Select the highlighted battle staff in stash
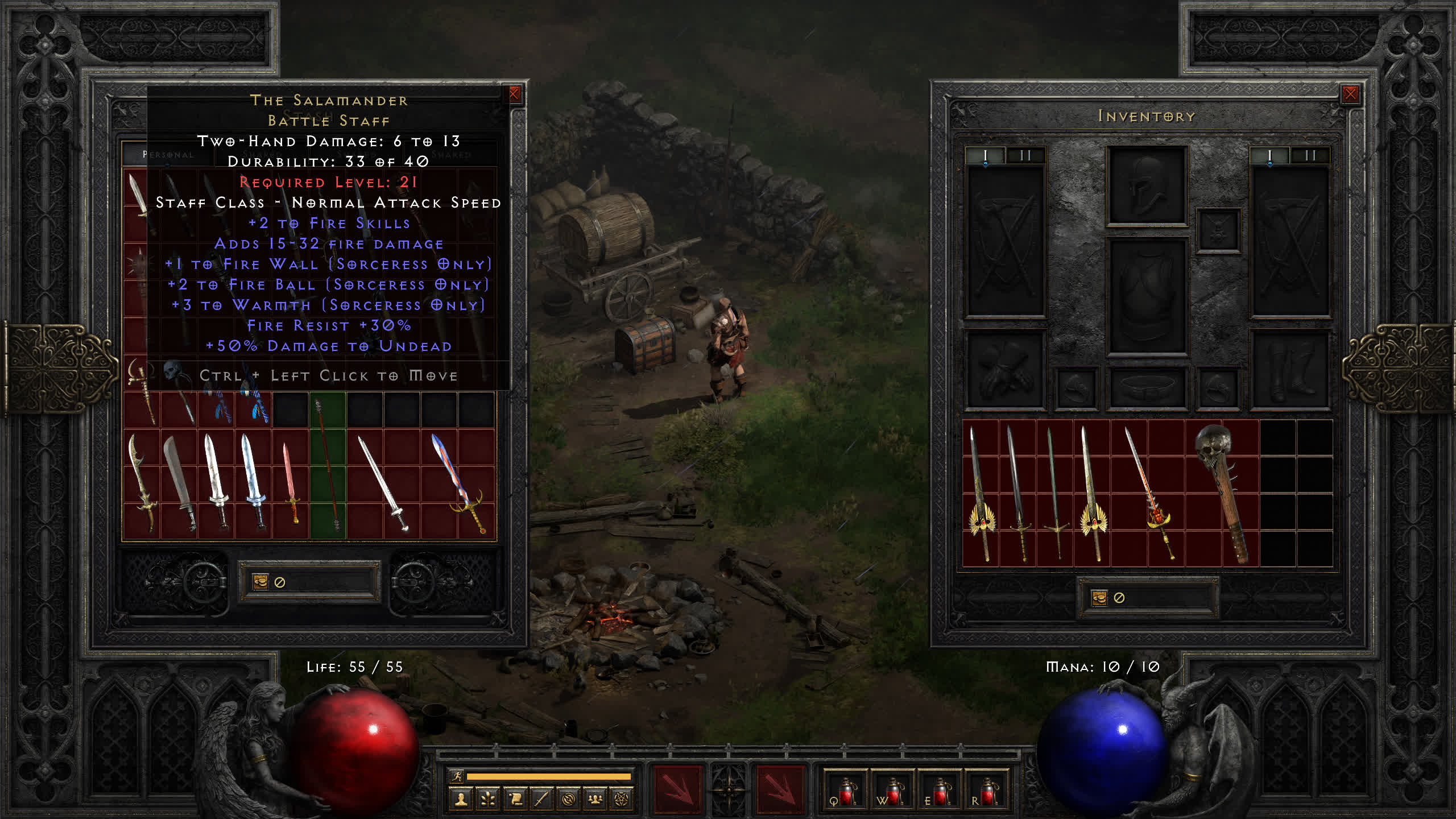1456x819 pixels. point(328,466)
